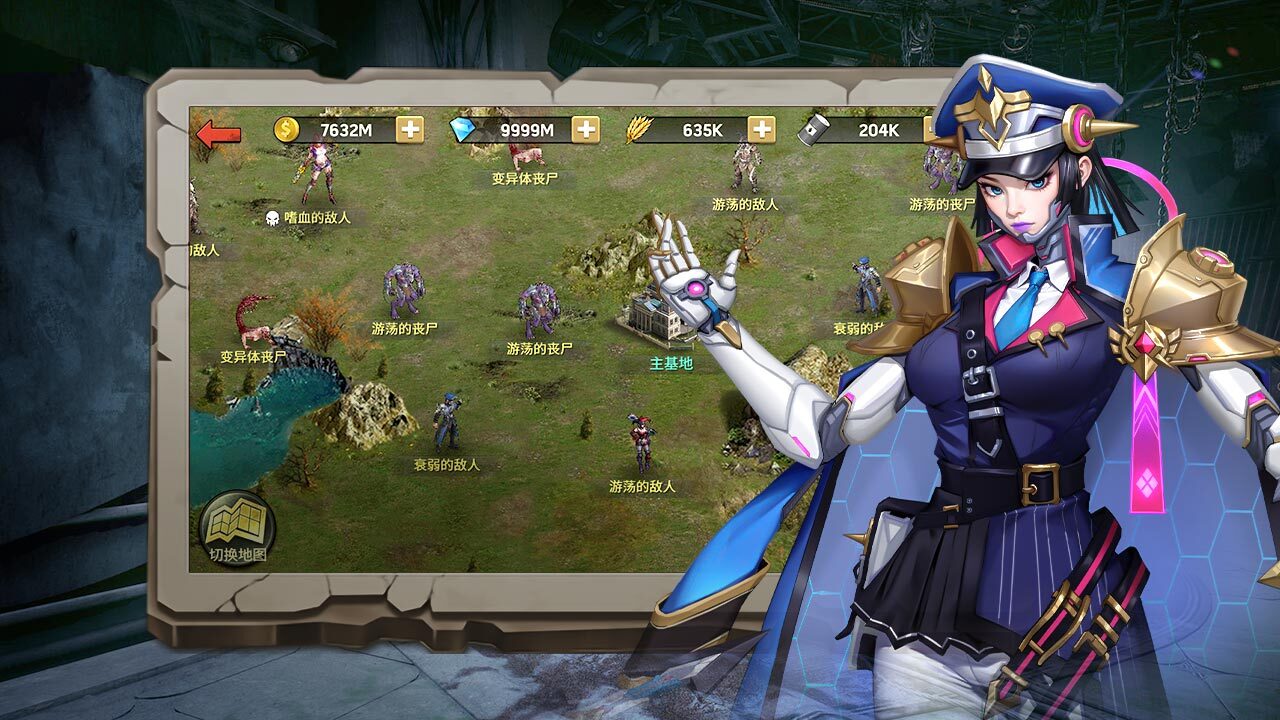The image size is (1280, 720).
Task: Add wheat food with its plus button
Action: (762, 129)
